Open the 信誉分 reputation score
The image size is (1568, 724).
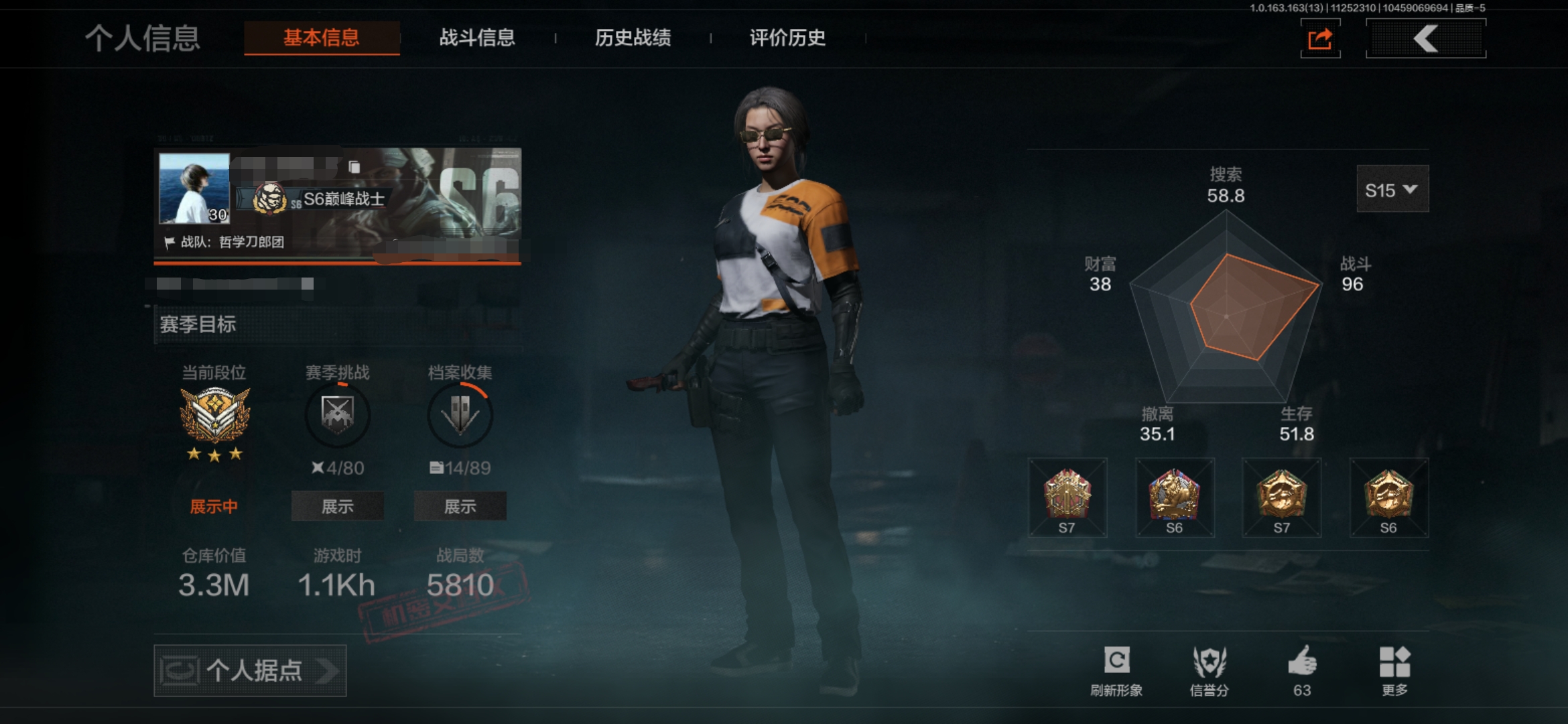click(1209, 670)
